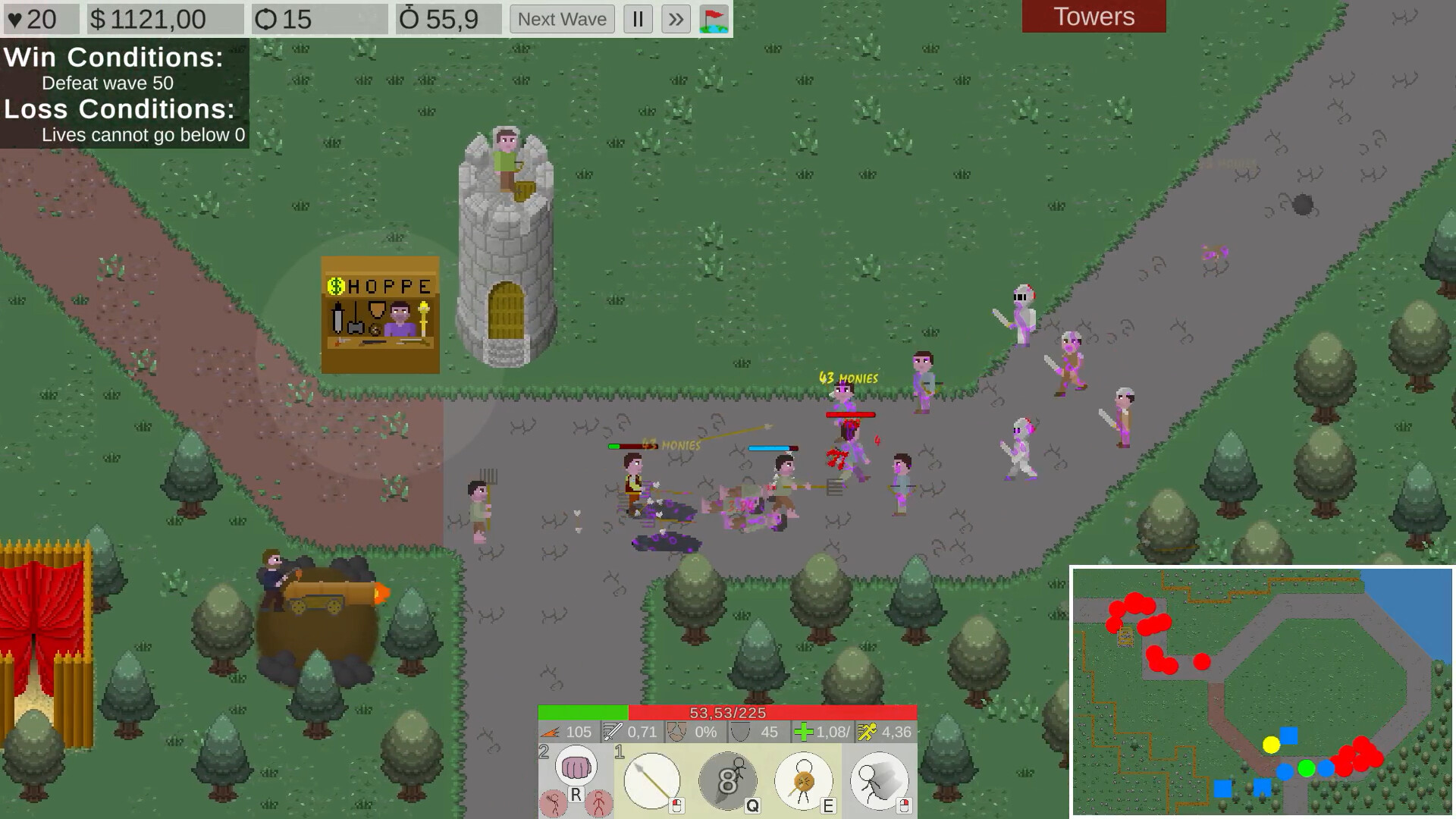This screenshot has width=1456, height=819.
Task: Click the sword attack stat icon
Action: (x=612, y=731)
